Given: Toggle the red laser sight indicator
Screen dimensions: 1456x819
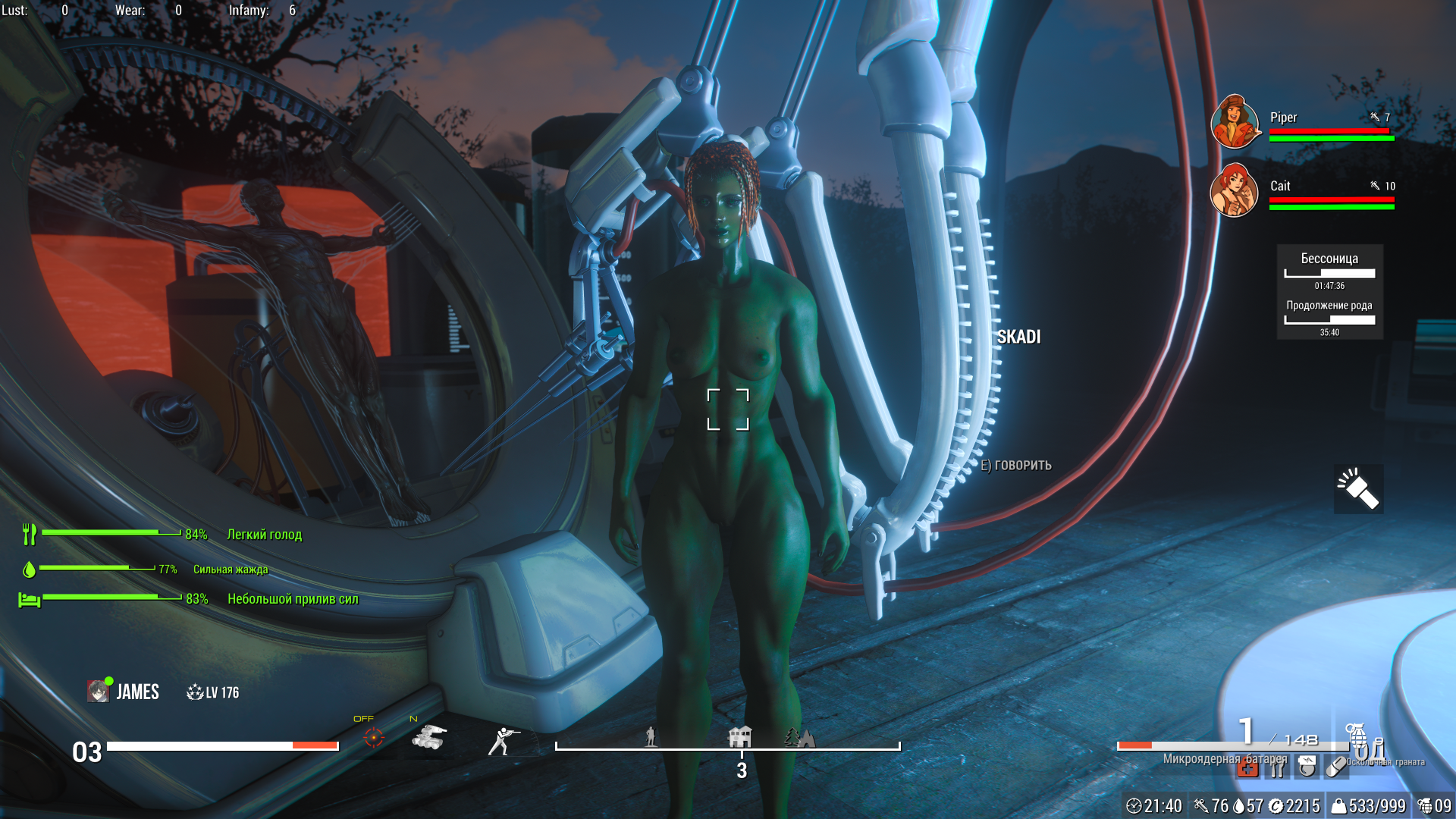Looking at the screenshot, I should pyautogui.click(x=373, y=737).
